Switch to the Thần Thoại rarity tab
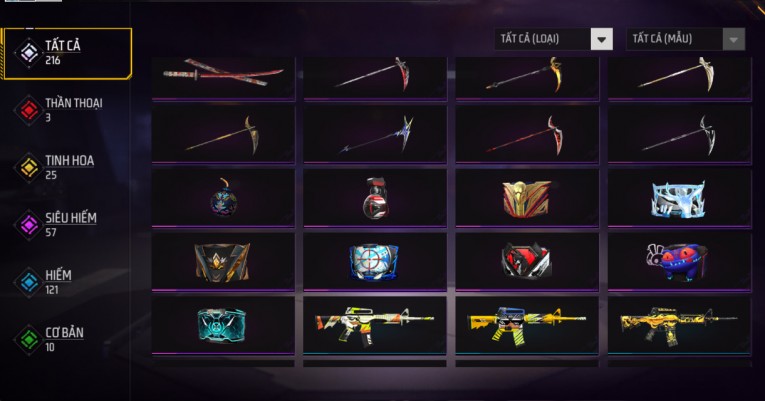765x401 pixels. click(x=72, y=110)
